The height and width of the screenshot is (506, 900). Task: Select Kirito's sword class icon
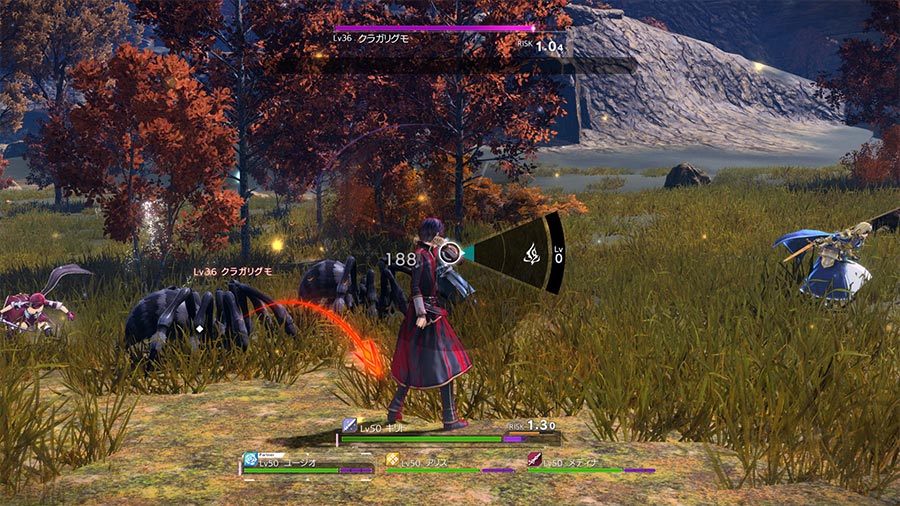(x=350, y=425)
